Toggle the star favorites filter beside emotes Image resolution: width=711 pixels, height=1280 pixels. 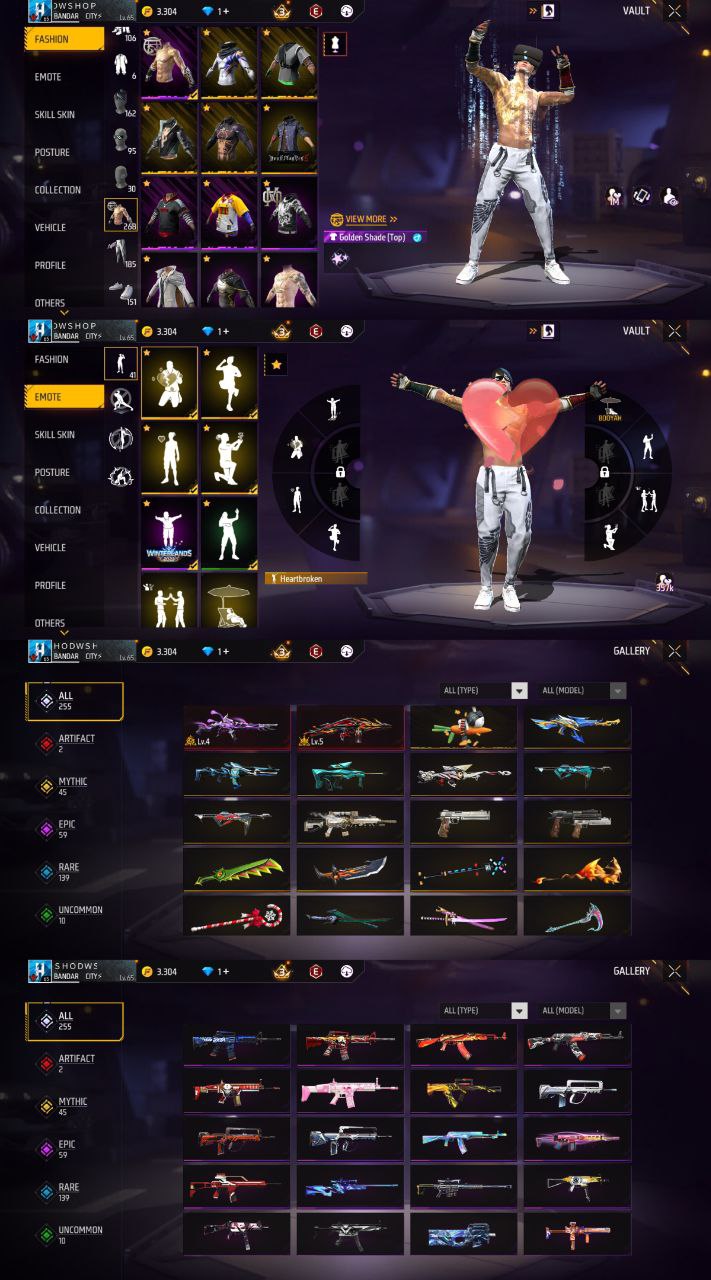[x=276, y=365]
